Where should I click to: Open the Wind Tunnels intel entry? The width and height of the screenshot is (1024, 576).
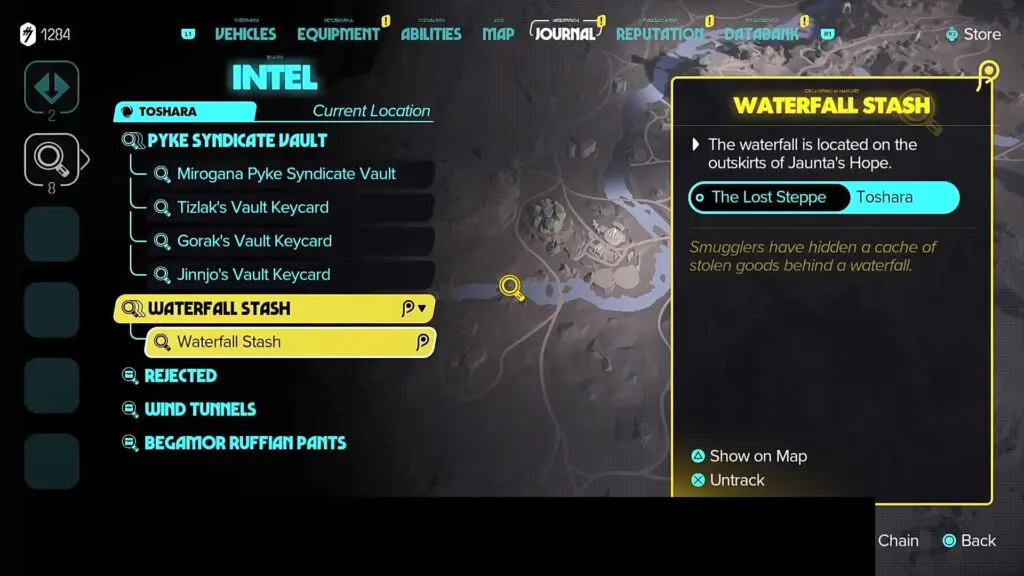point(200,409)
